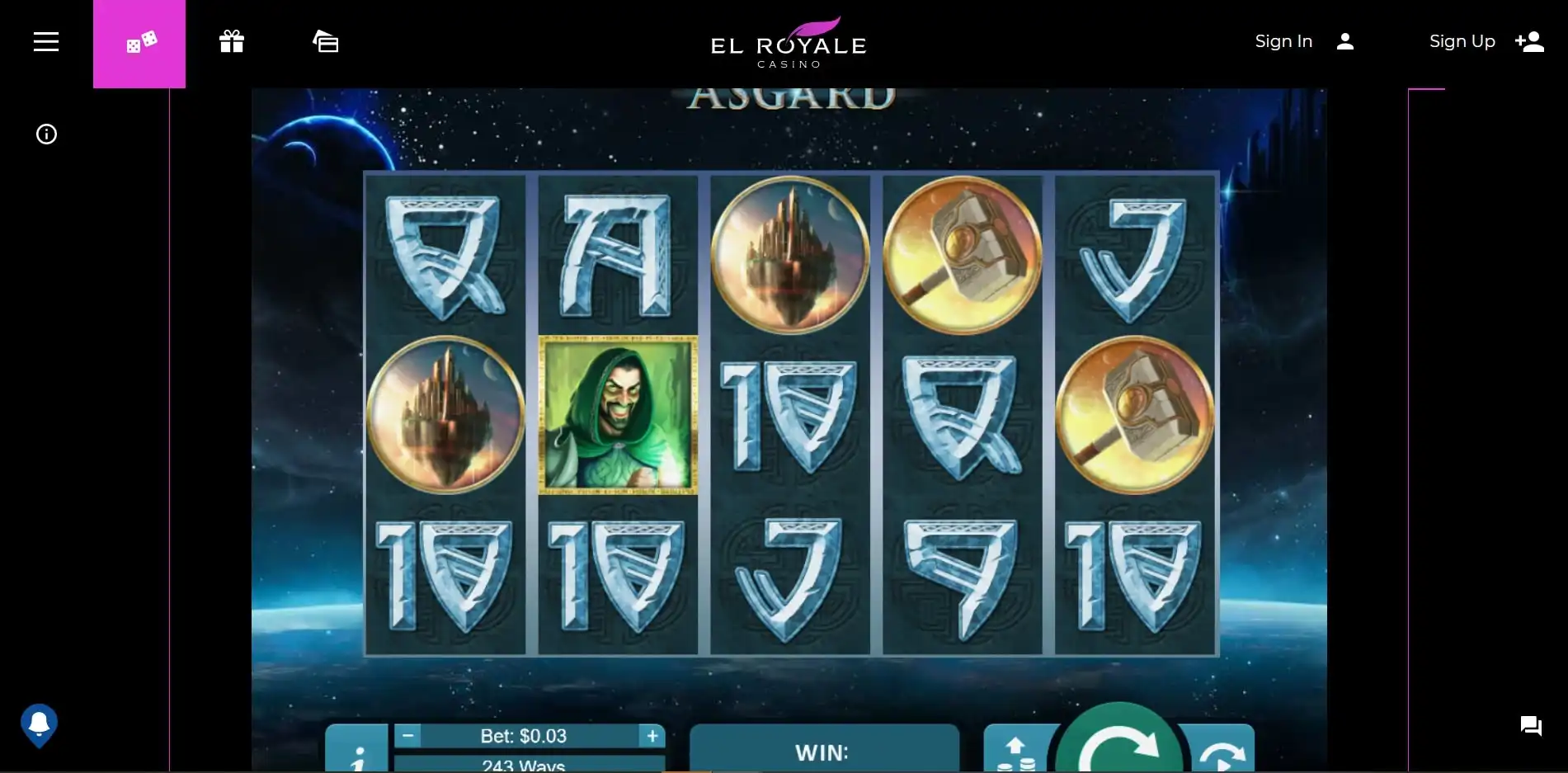Open the gift box promotions page
The height and width of the screenshot is (773, 1568).
click(x=232, y=42)
